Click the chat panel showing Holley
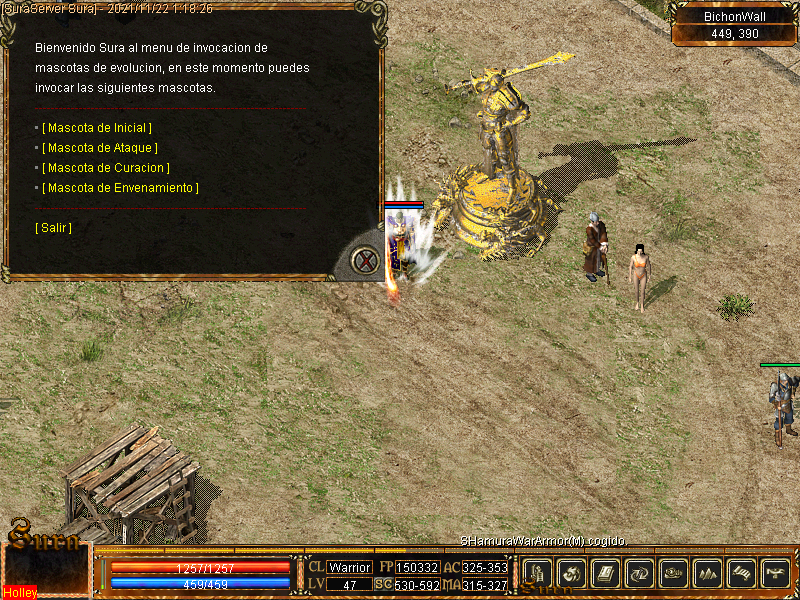 46,572
